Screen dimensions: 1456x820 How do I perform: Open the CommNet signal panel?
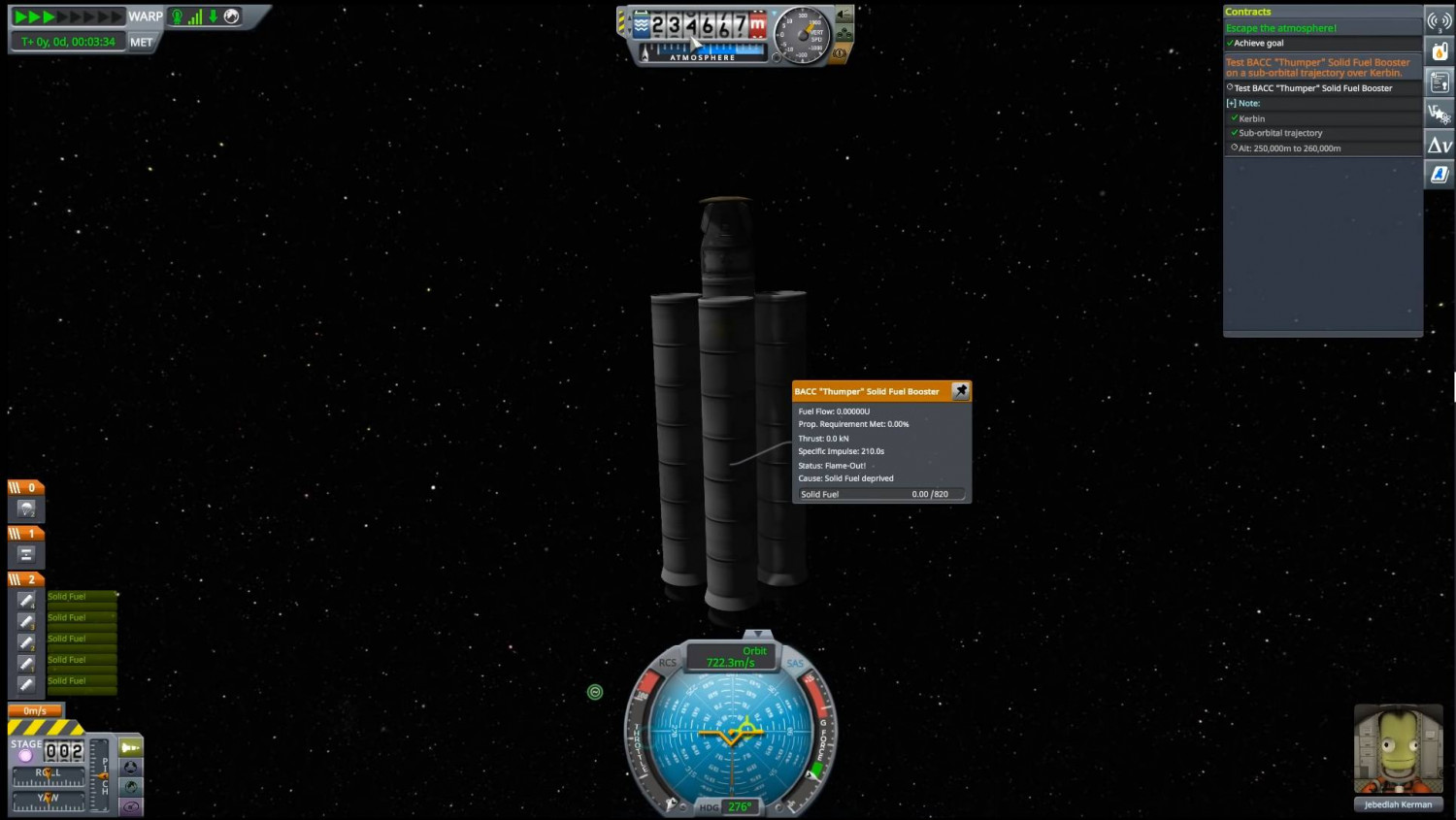(1439, 20)
